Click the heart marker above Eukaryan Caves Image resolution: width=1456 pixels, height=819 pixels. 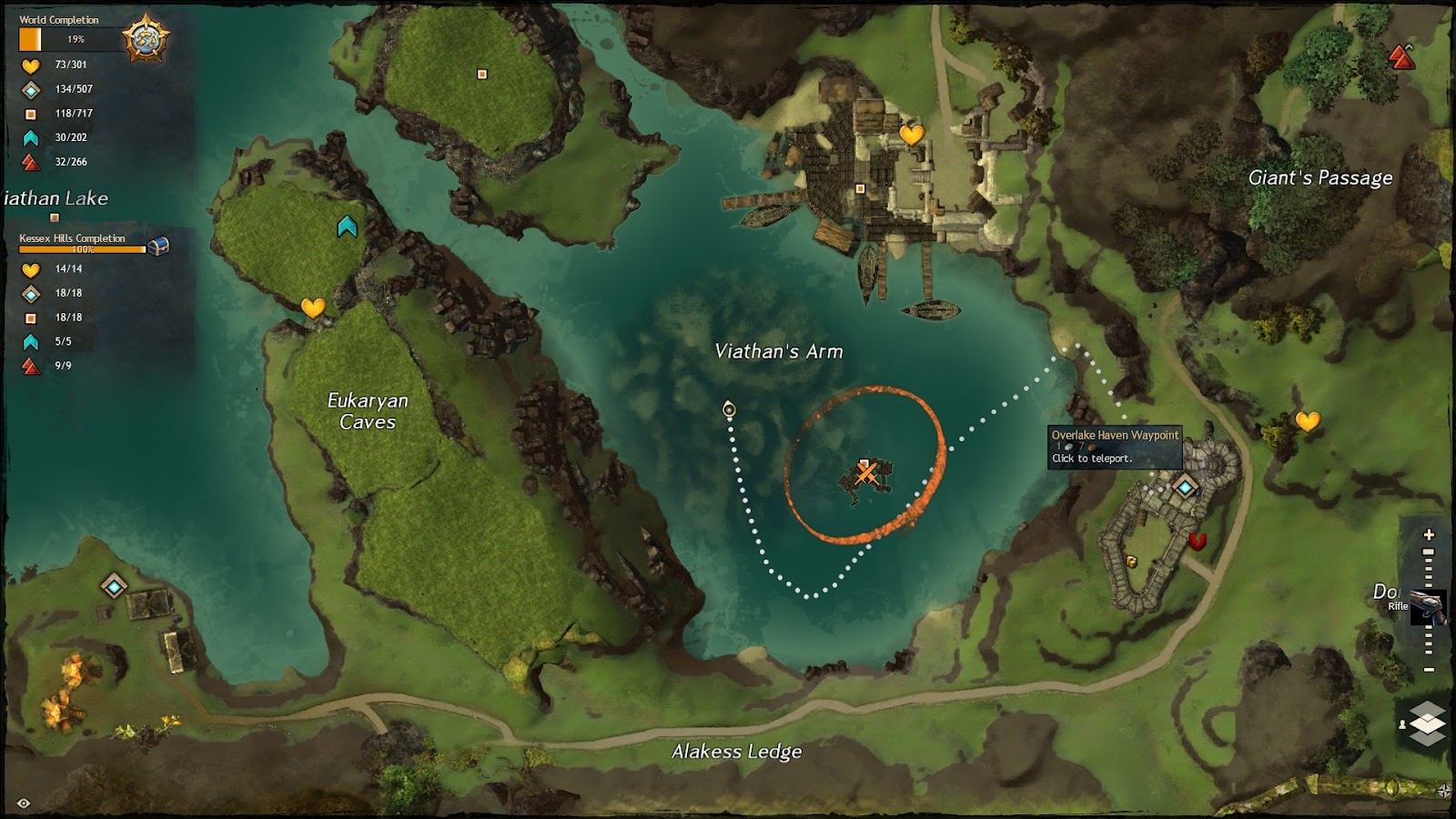pyautogui.click(x=313, y=308)
